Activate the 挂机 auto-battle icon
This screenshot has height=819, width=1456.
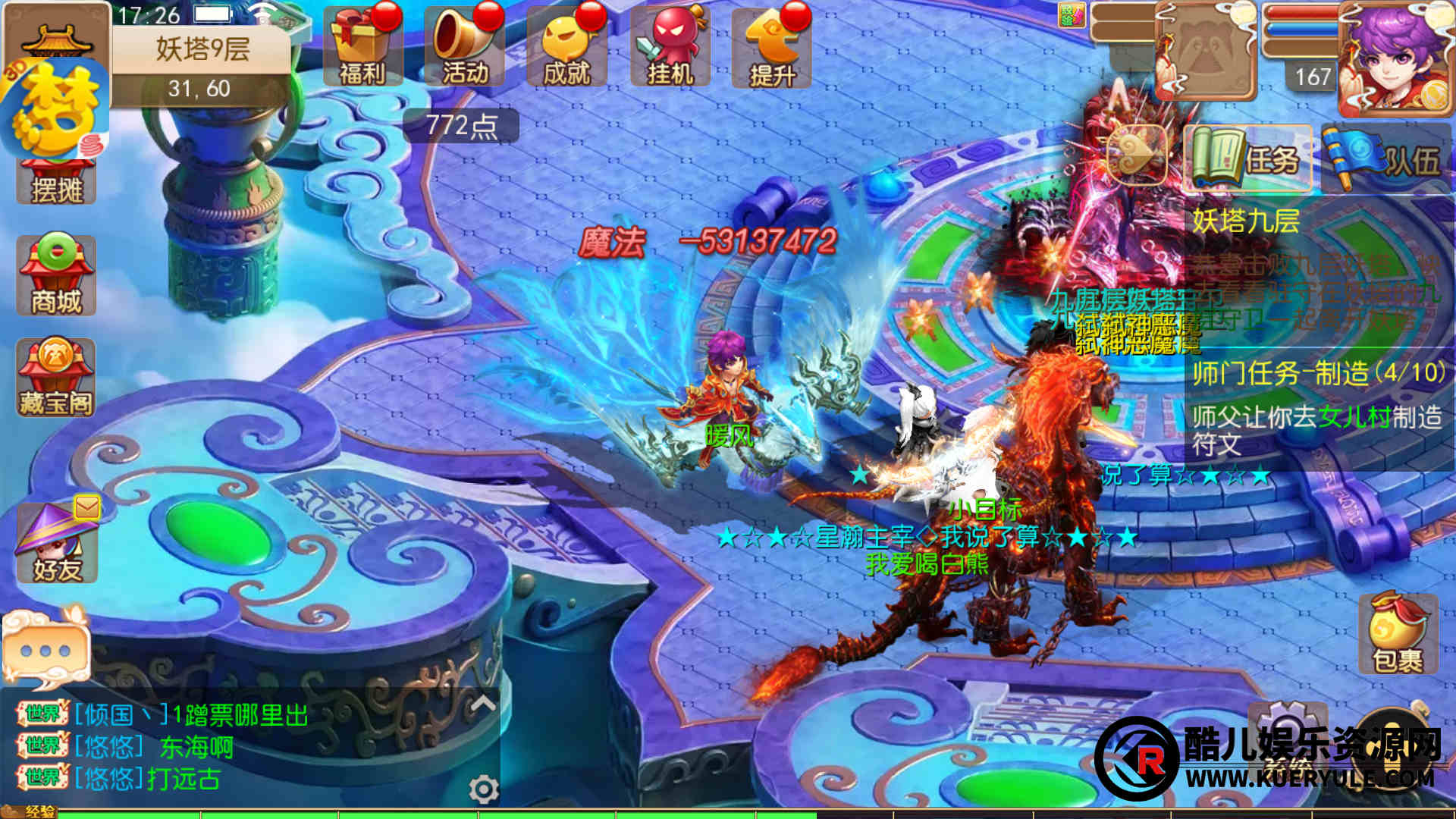(670, 47)
